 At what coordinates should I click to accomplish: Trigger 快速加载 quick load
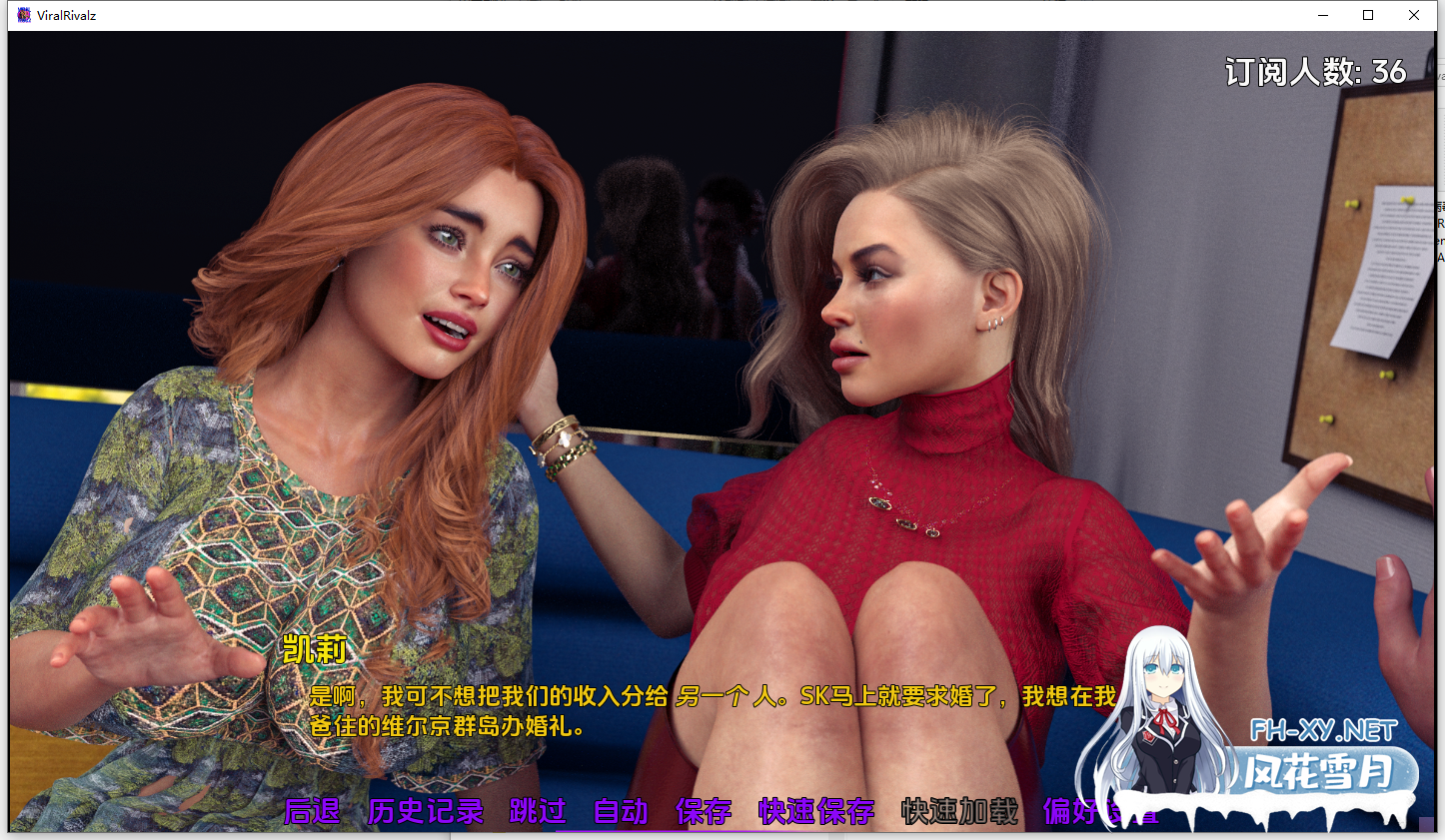957,812
